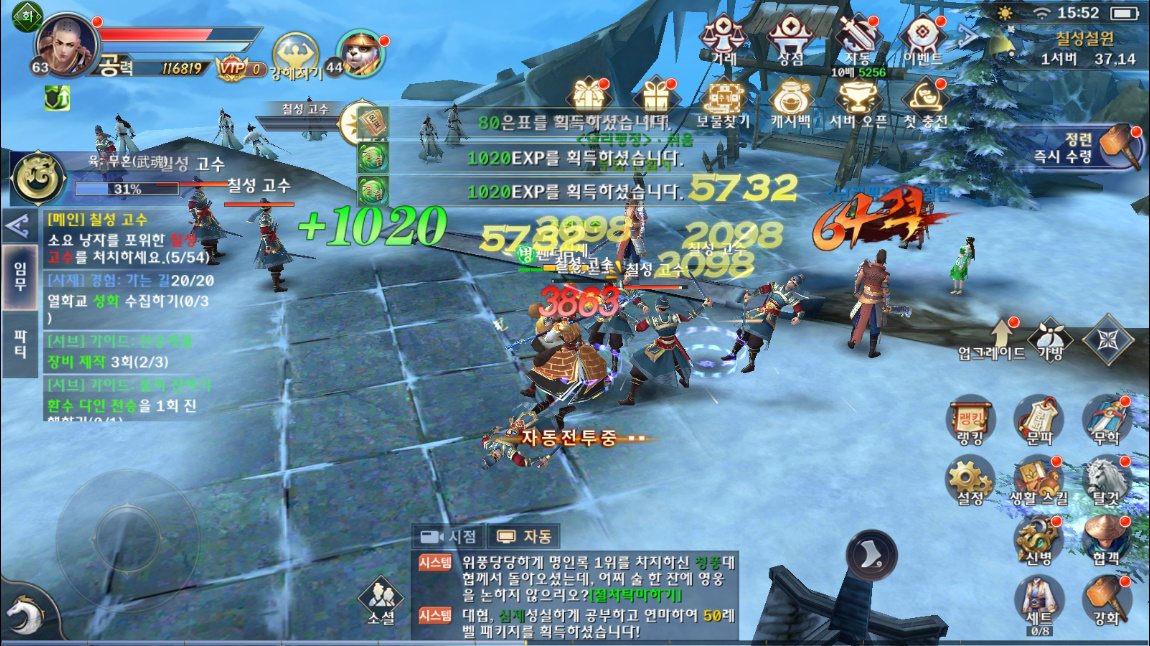This screenshot has height=646, width=1150.
Task: Open the 랭킹 ranking scroll
Action: [x=970, y=420]
